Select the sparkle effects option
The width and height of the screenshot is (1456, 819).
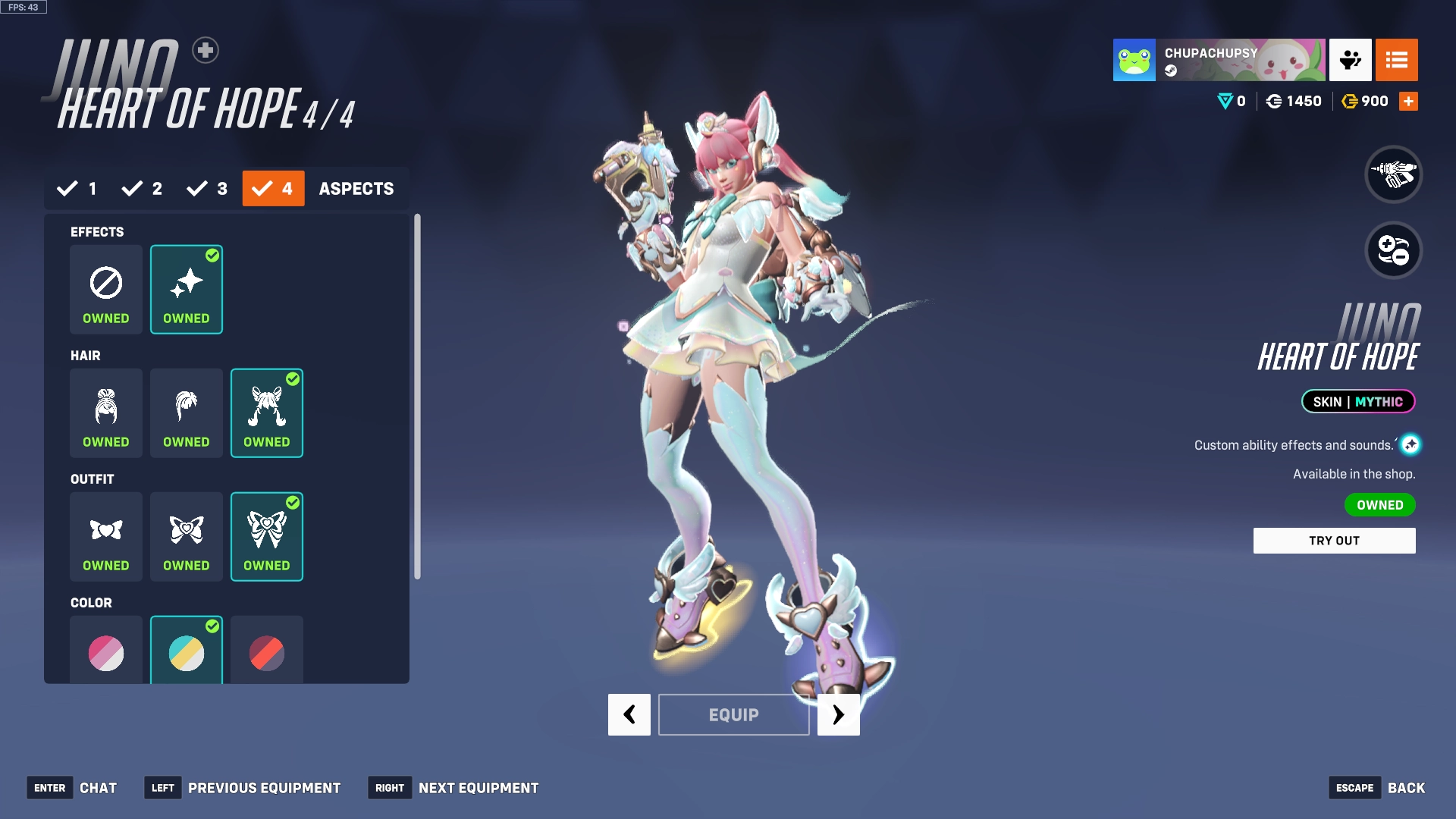click(187, 289)
